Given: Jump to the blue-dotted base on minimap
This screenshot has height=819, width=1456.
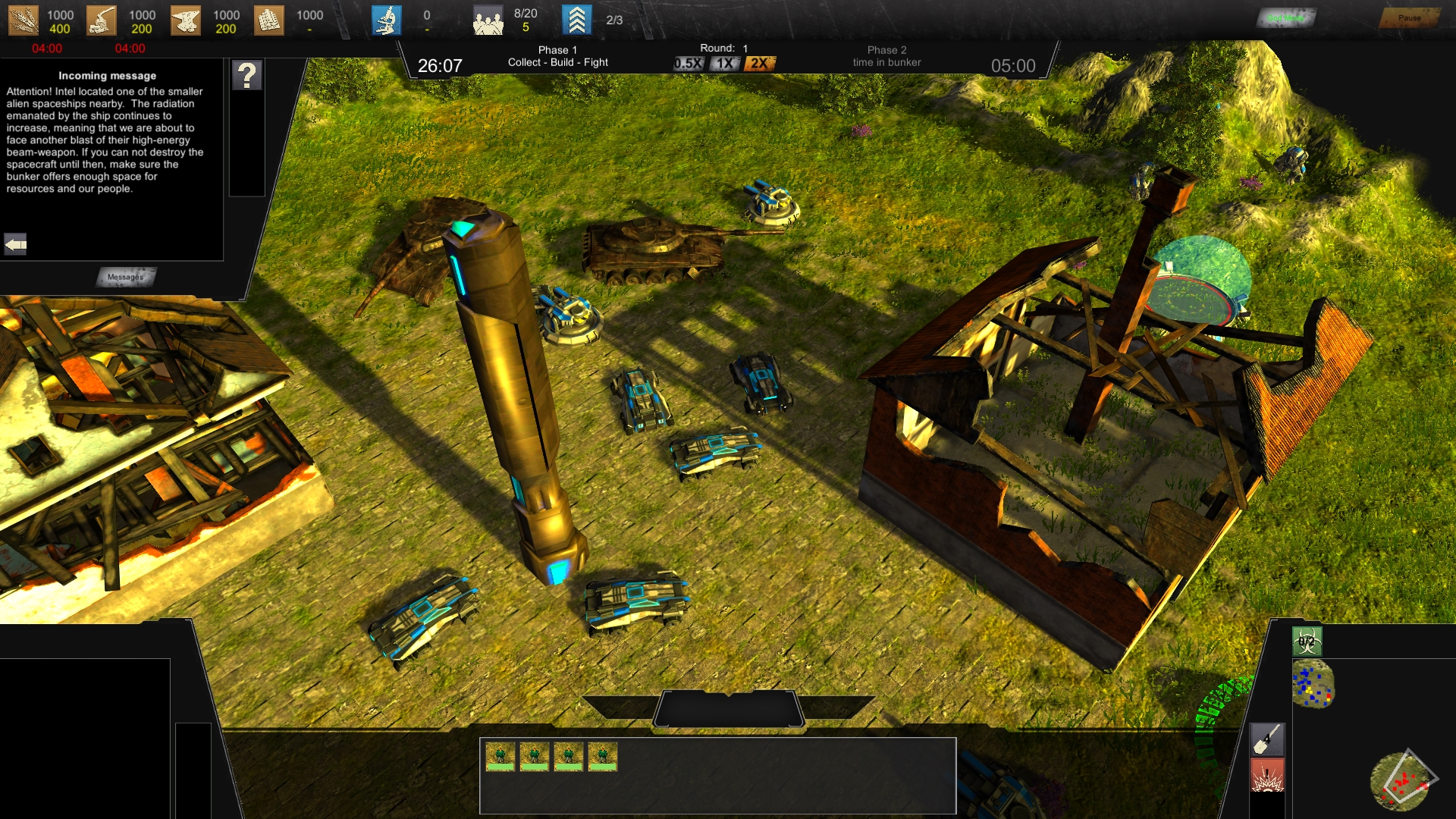Looking at the screenshot, I should pos(1313,684).
